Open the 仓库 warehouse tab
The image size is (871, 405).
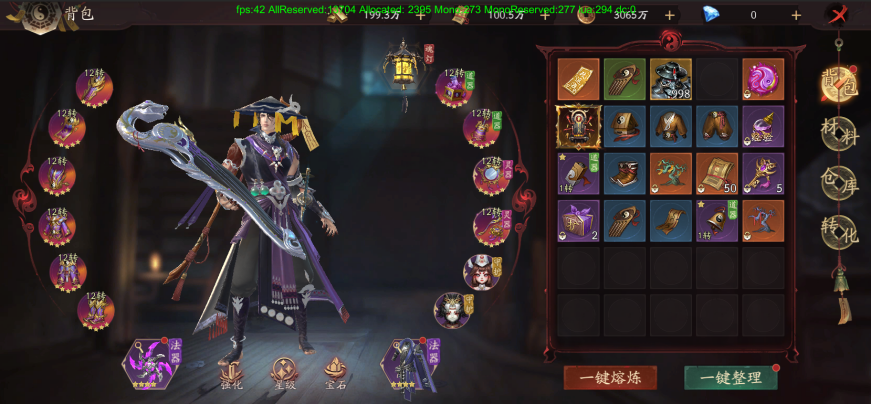pyautogui.click(x=838, y=183)
